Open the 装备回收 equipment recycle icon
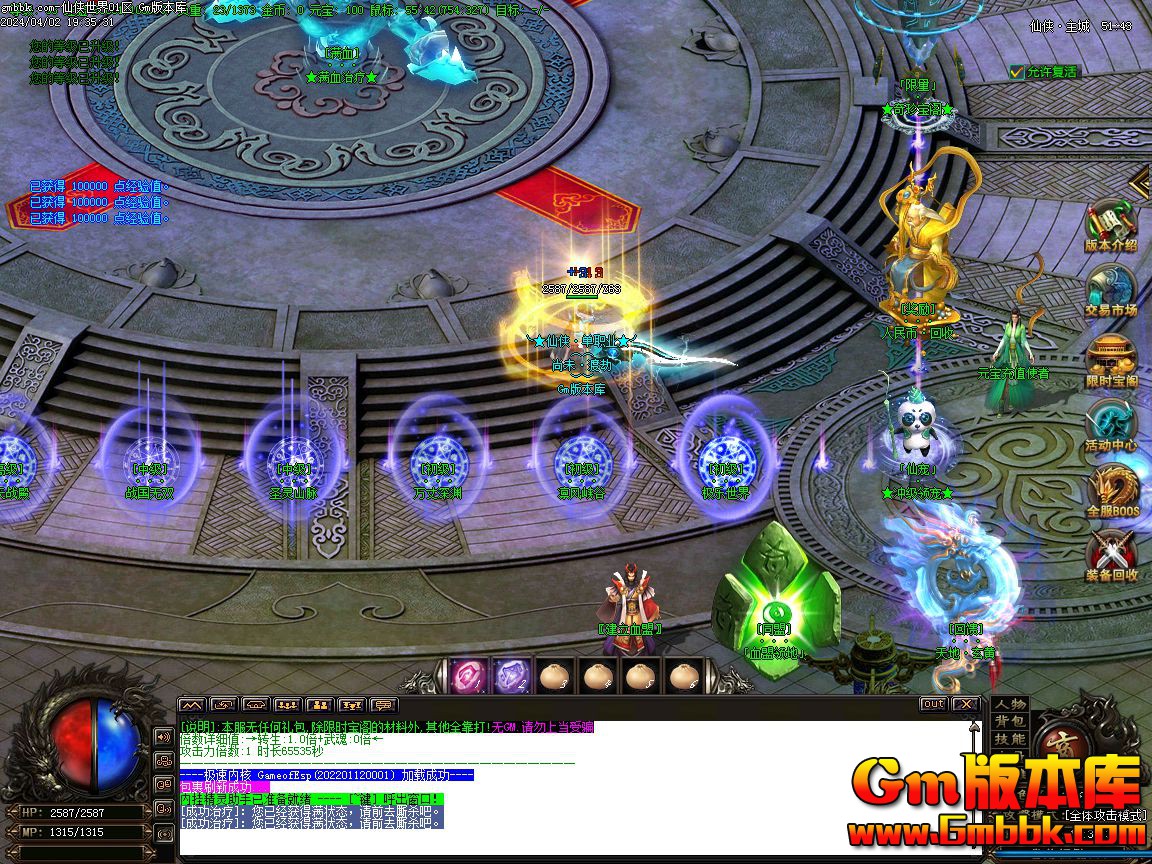The image size is (1152, 864). pyautogui.click(x=1111, y=555)
